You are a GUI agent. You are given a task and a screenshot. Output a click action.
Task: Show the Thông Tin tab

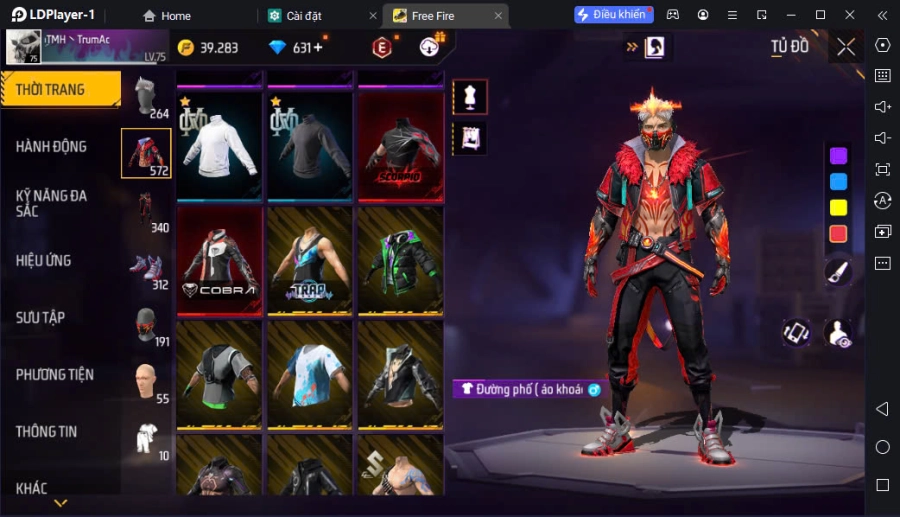[x=47, y=432]
